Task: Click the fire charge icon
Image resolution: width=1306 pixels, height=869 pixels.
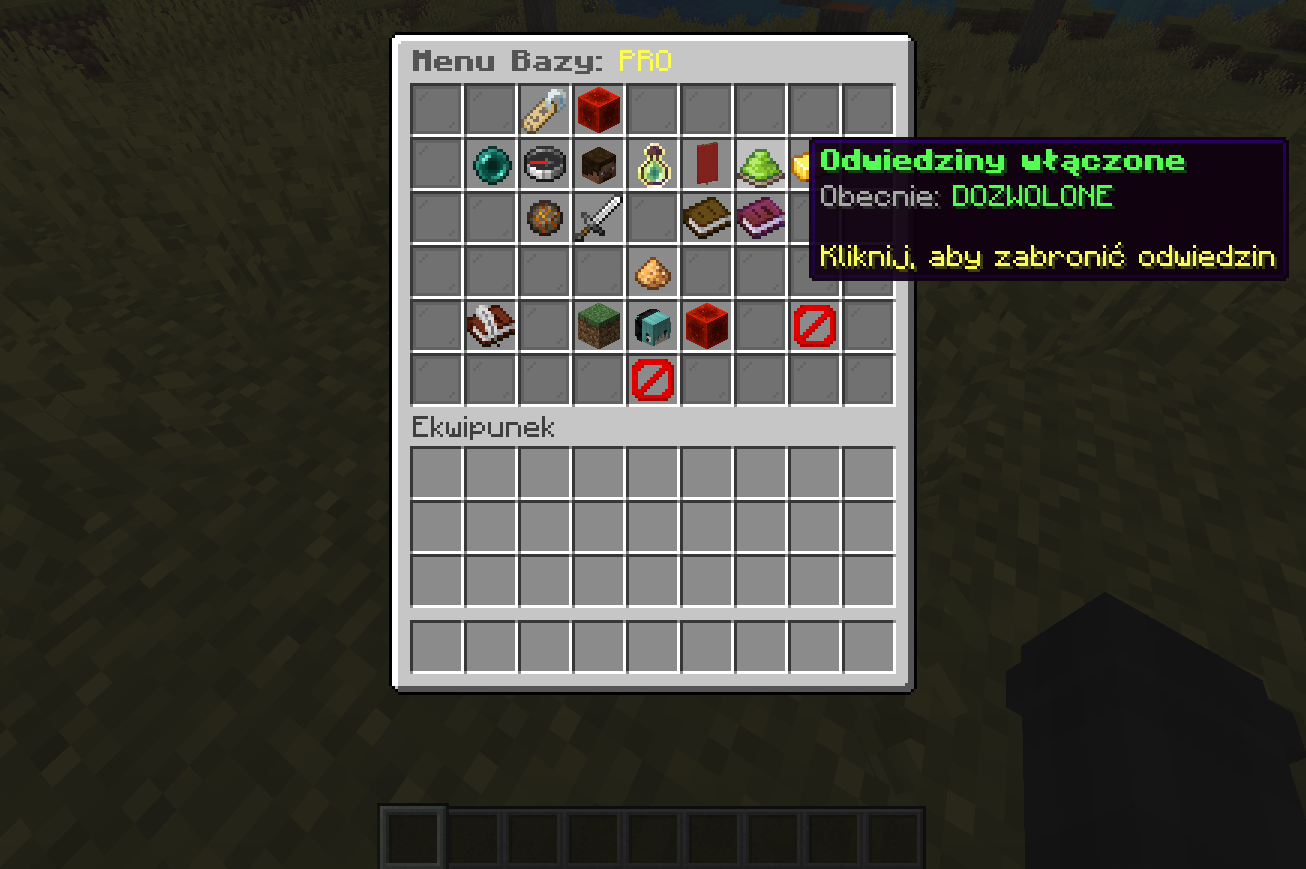Action: pyautogui.click(x=544, y=218)
